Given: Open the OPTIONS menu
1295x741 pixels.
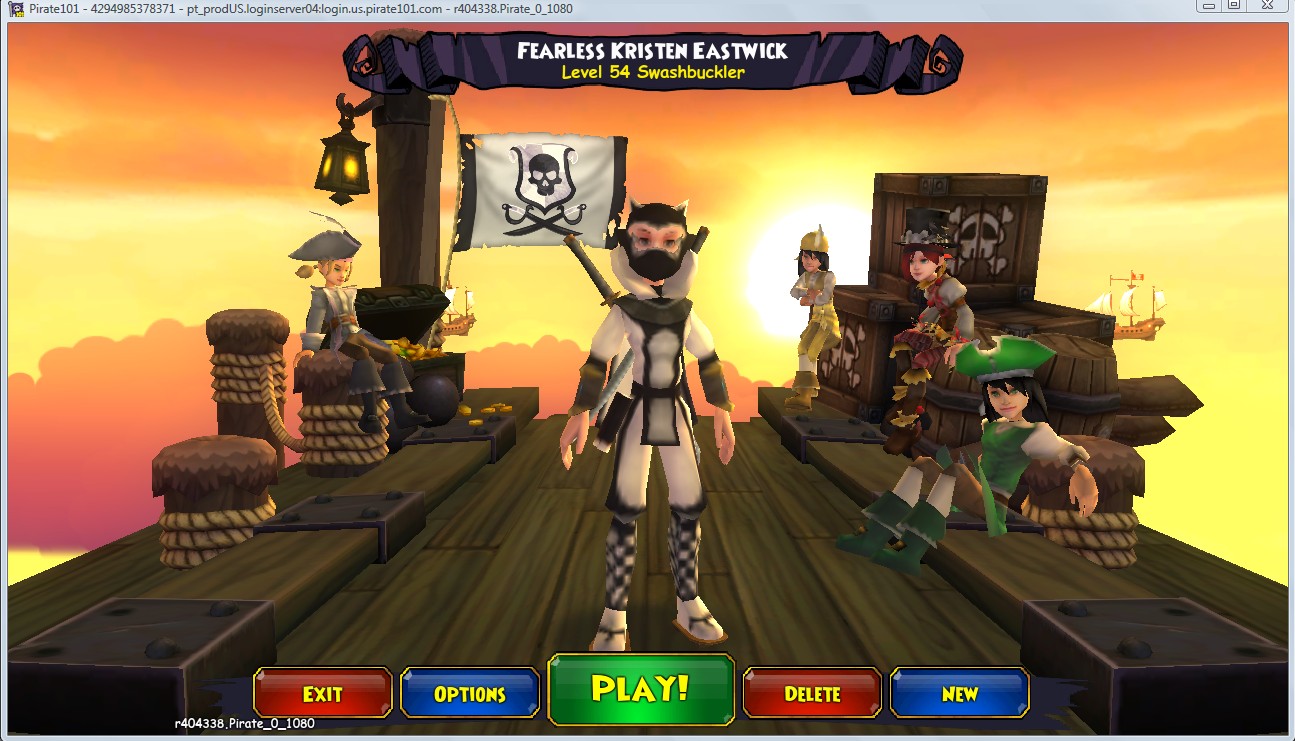Looking at the screenshot, I should pos(470,691).
